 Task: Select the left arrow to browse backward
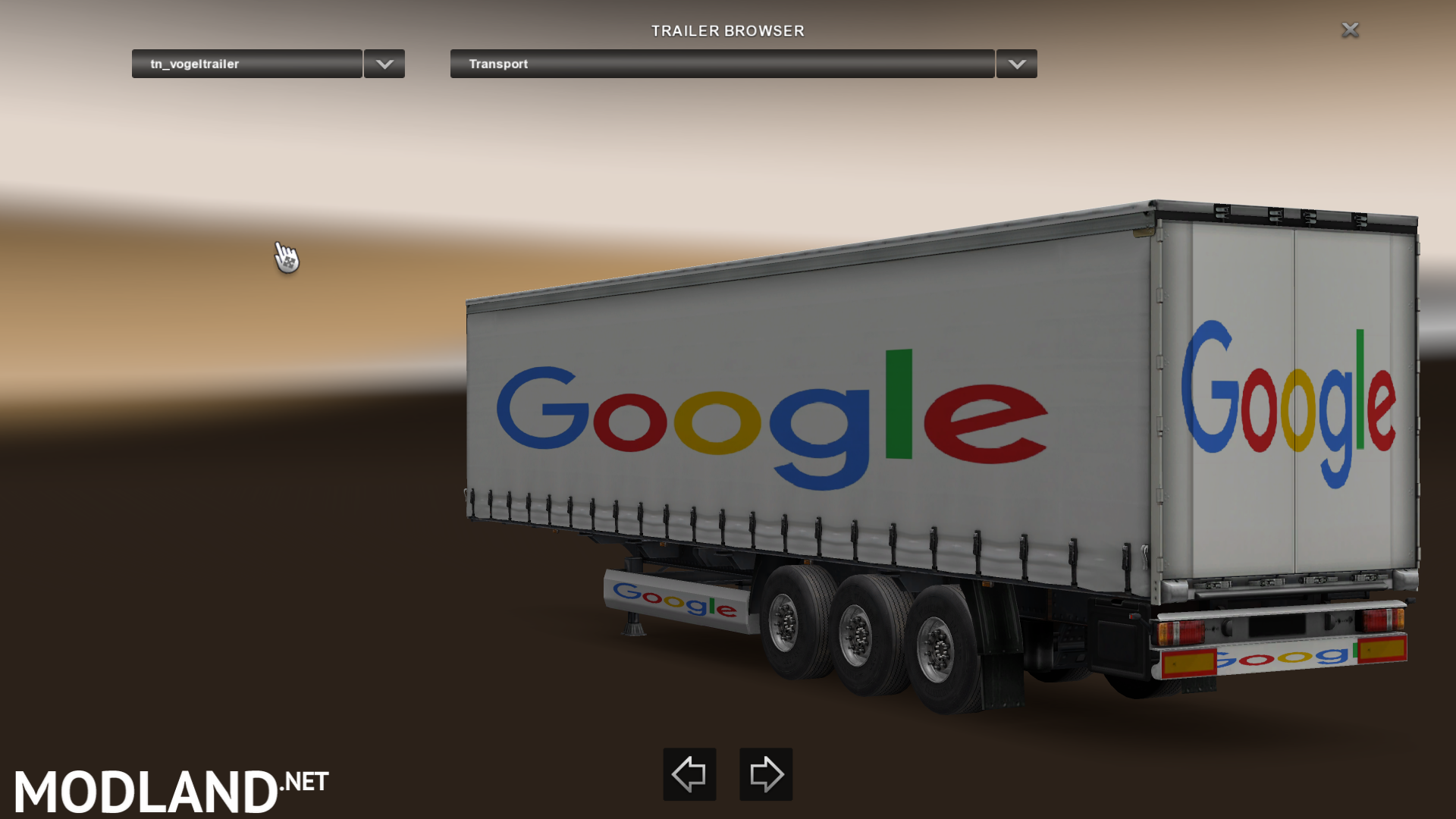coord(689,774)
